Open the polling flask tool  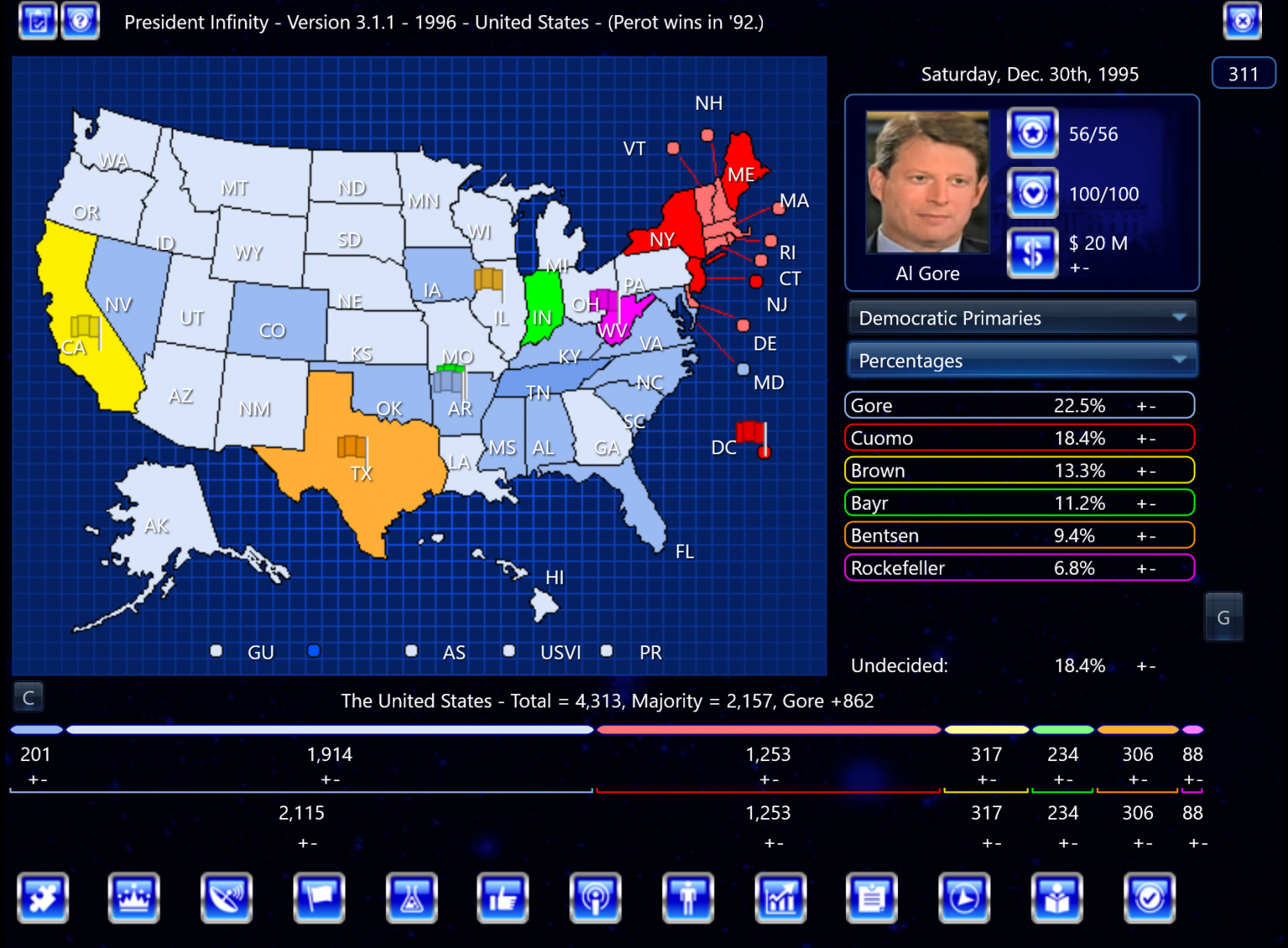(412, 898)
